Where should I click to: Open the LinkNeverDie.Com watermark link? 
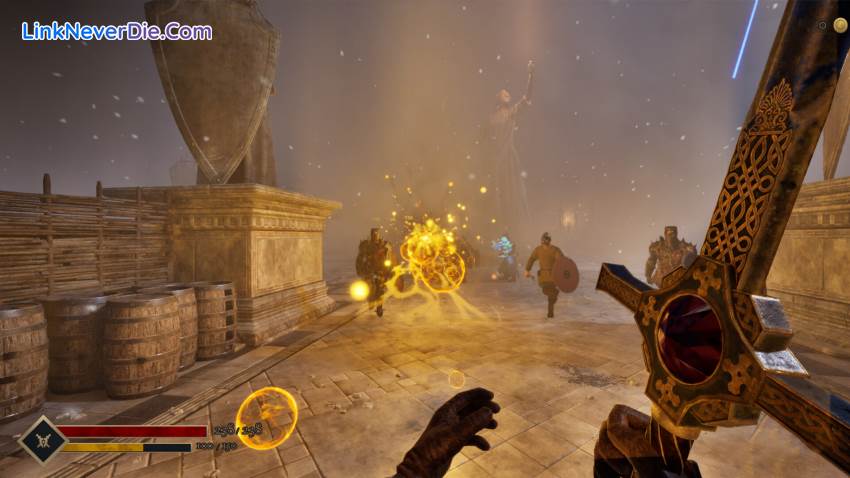click(x=116, y=31)
